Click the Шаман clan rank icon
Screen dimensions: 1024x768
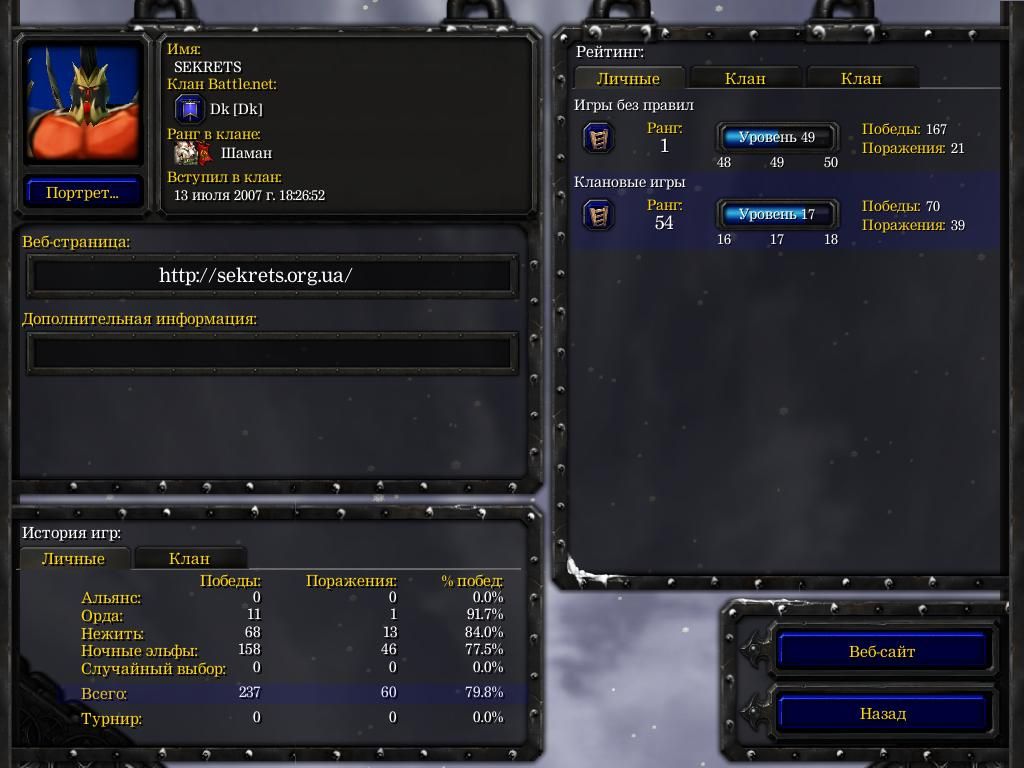coord(193,153)
